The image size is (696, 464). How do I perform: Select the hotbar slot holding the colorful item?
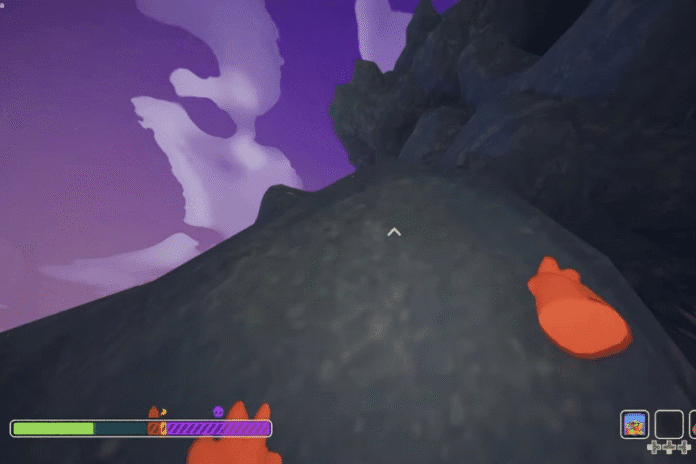tap(634, 424)
